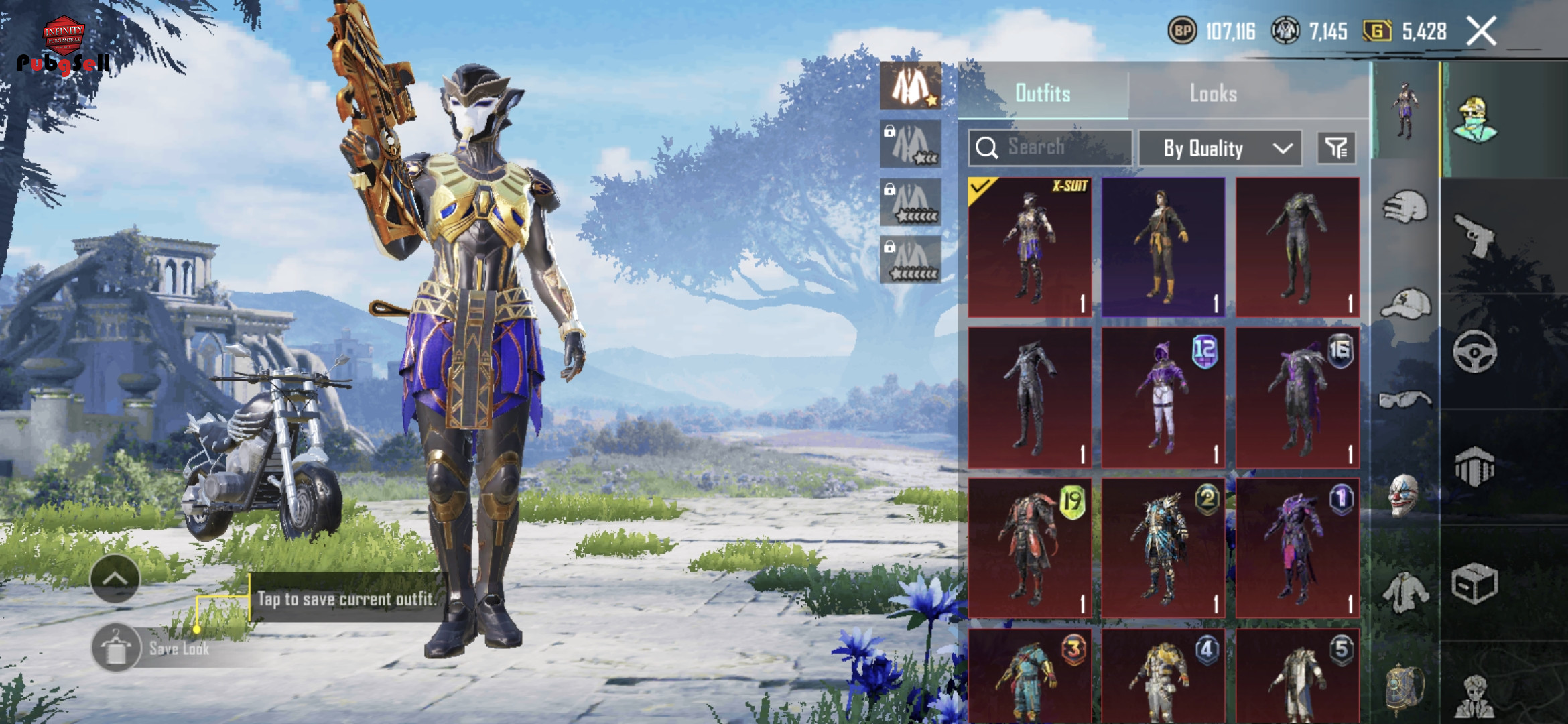
Task: Open the clown mask category
Action: point(1404,495)
